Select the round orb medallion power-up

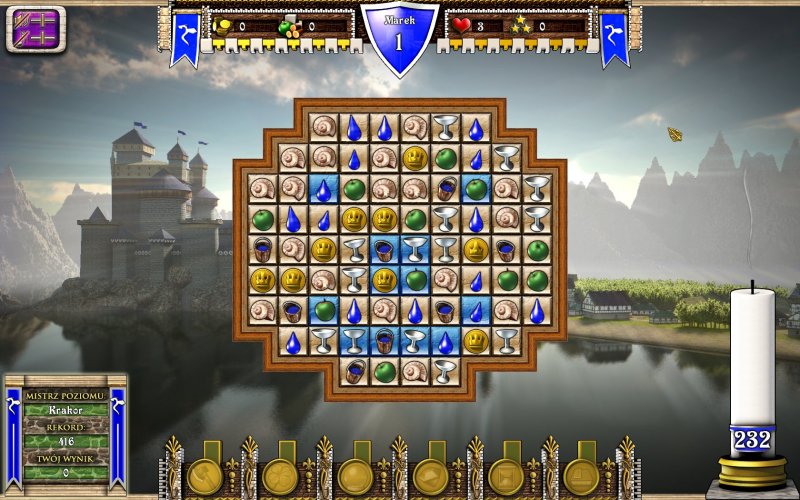355,476
